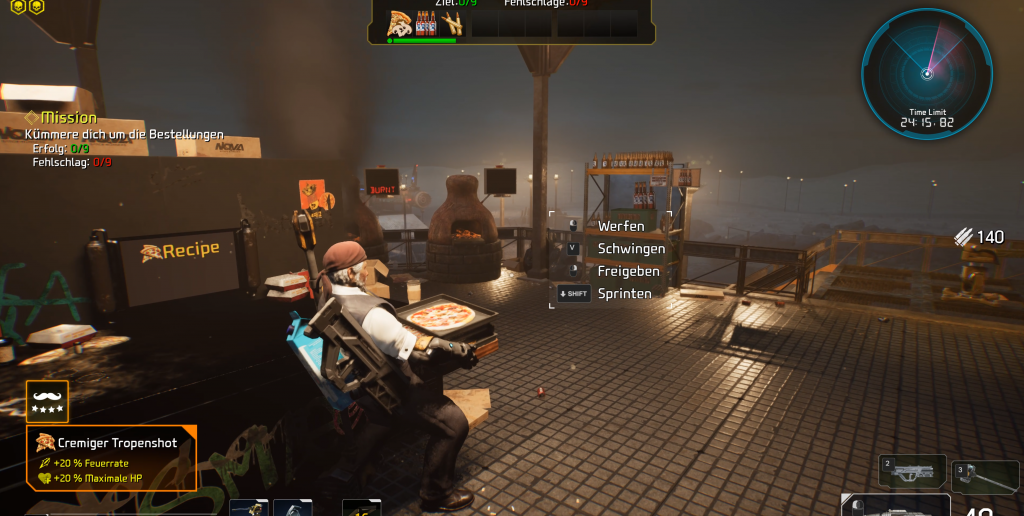1024x516 pixels.
Task: Switch to weapon slot 2 rifle
Action: pyautogui.click(x=912, y=470)
